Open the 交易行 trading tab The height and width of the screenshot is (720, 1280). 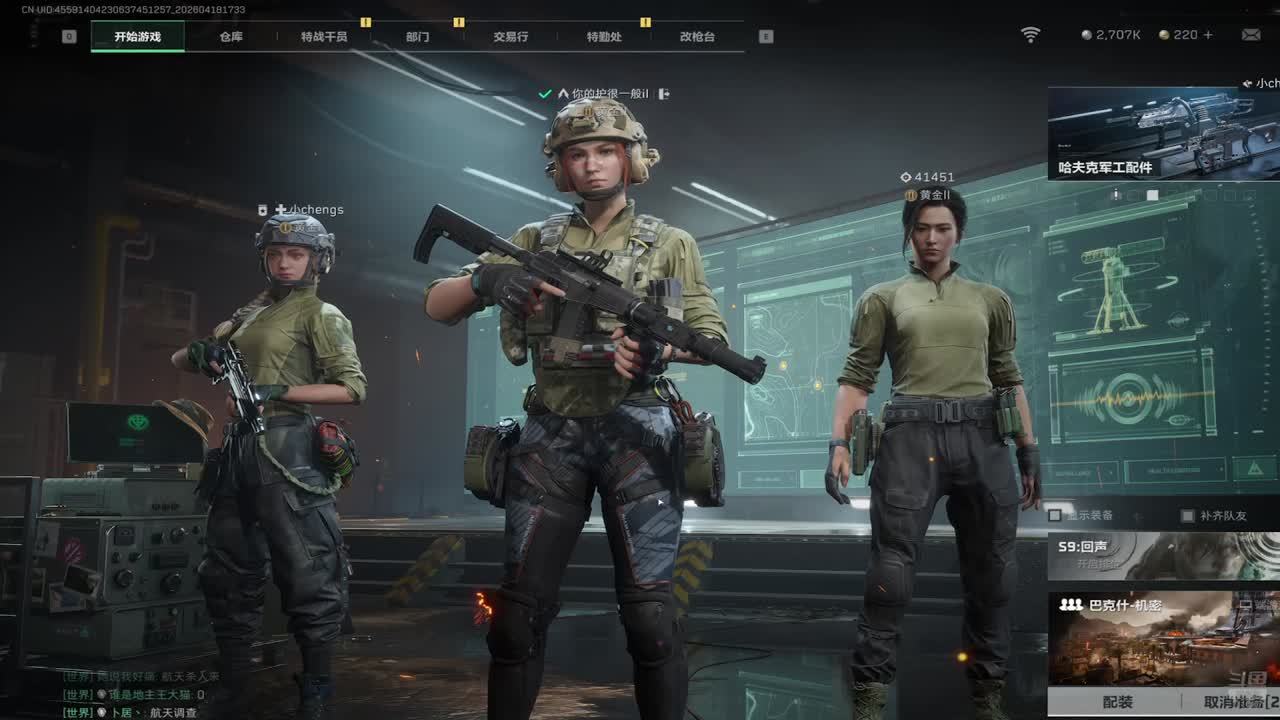point(510,37)
